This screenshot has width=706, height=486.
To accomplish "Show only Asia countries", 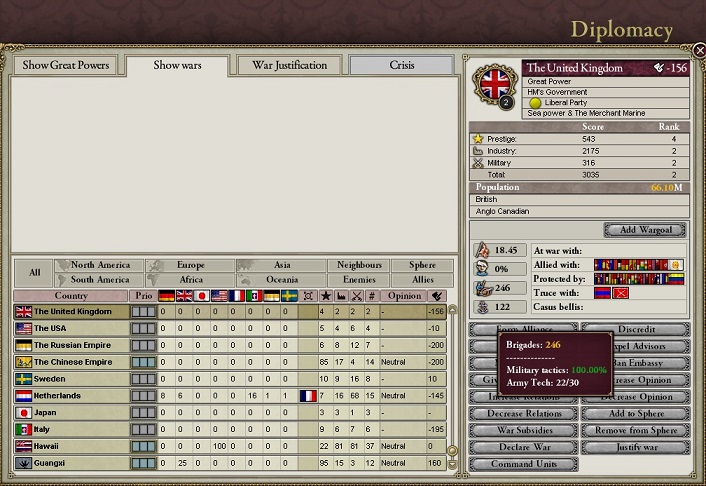I will point(282,265).
